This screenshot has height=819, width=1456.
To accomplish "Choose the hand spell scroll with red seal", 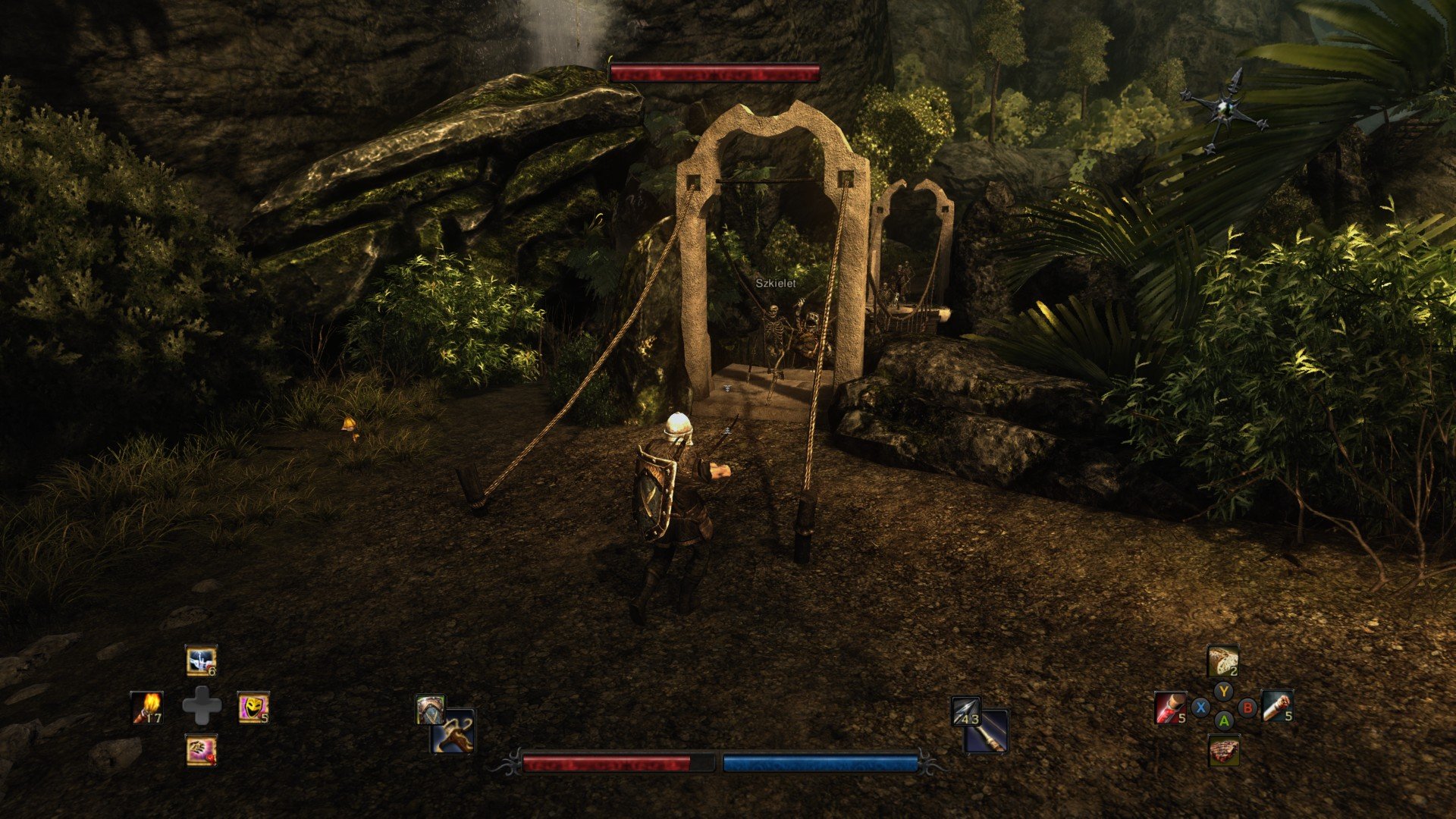I will [201, 750].
